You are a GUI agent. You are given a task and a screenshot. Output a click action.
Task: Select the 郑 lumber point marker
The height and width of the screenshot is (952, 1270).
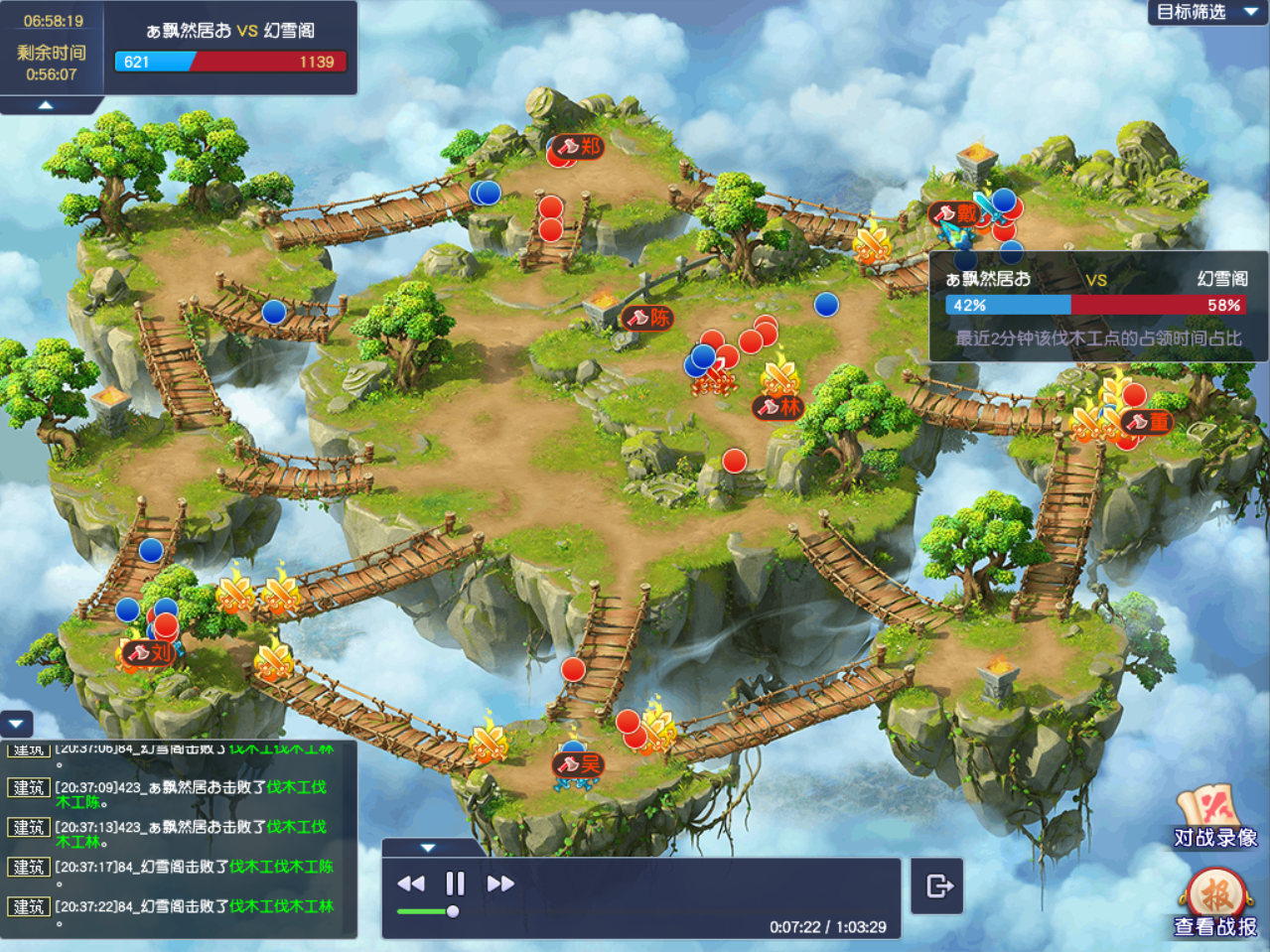579,147
